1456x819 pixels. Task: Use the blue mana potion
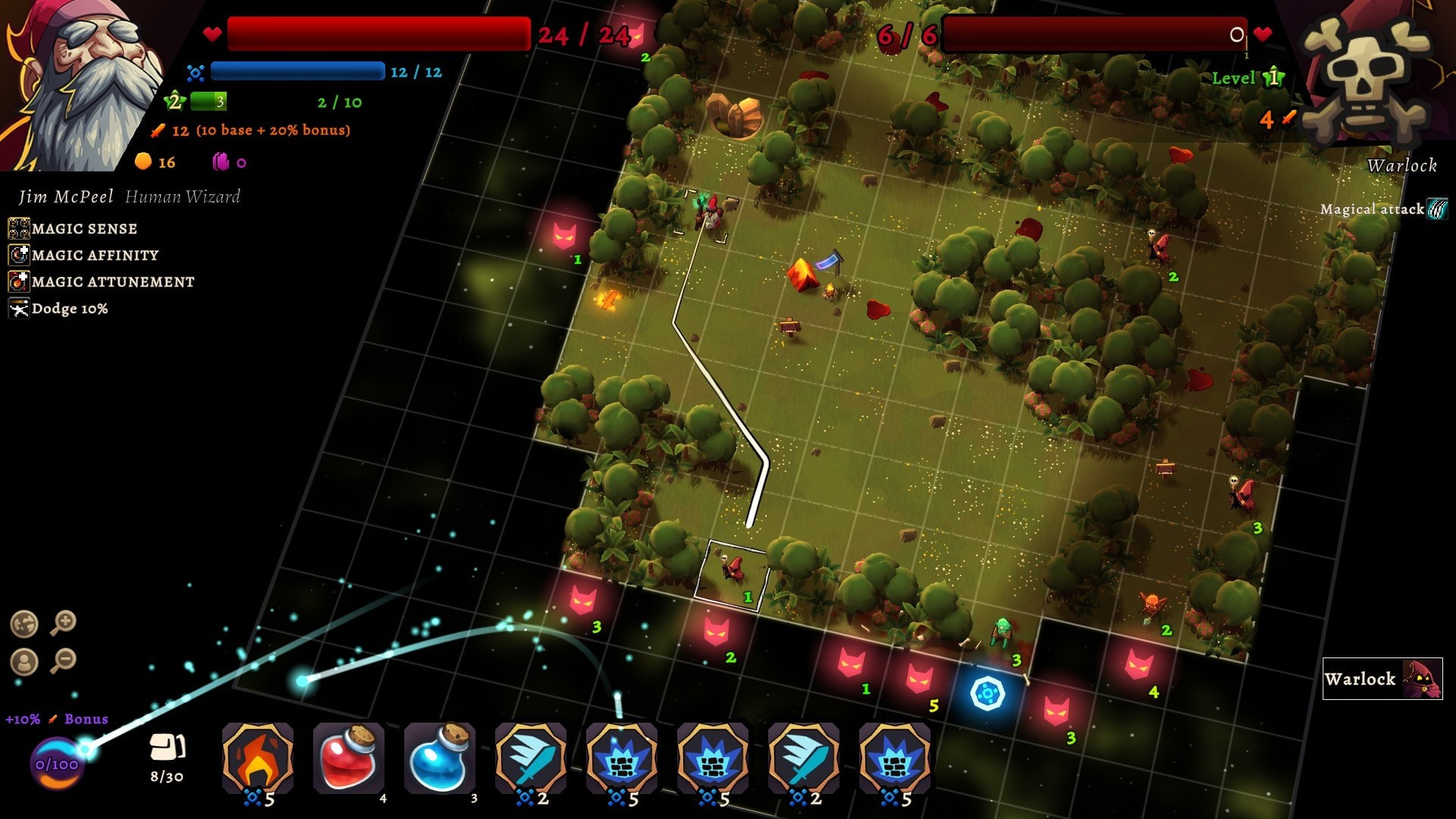coord(440,760)
